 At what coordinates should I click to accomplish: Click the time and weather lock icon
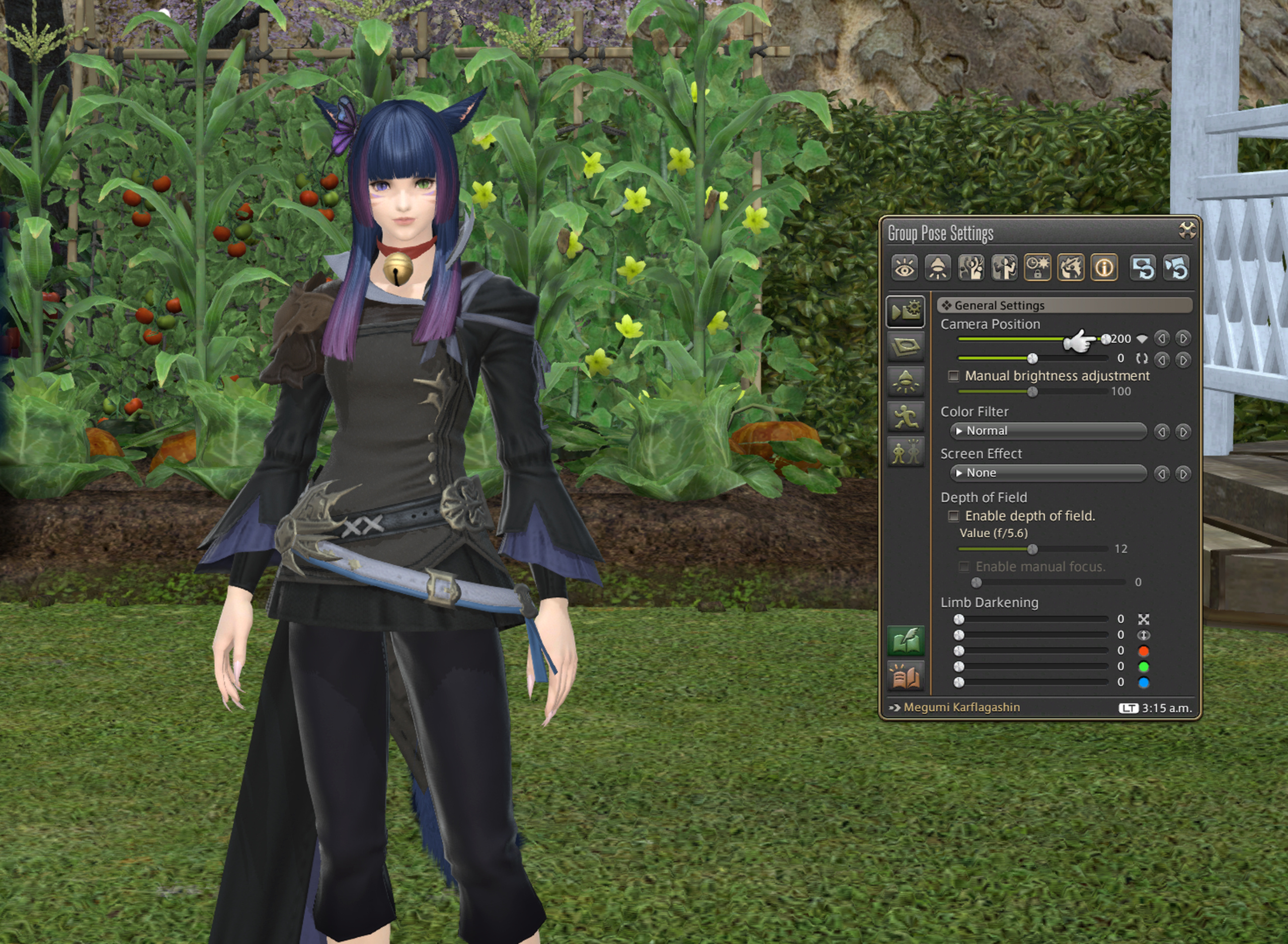pos(1037,268)
